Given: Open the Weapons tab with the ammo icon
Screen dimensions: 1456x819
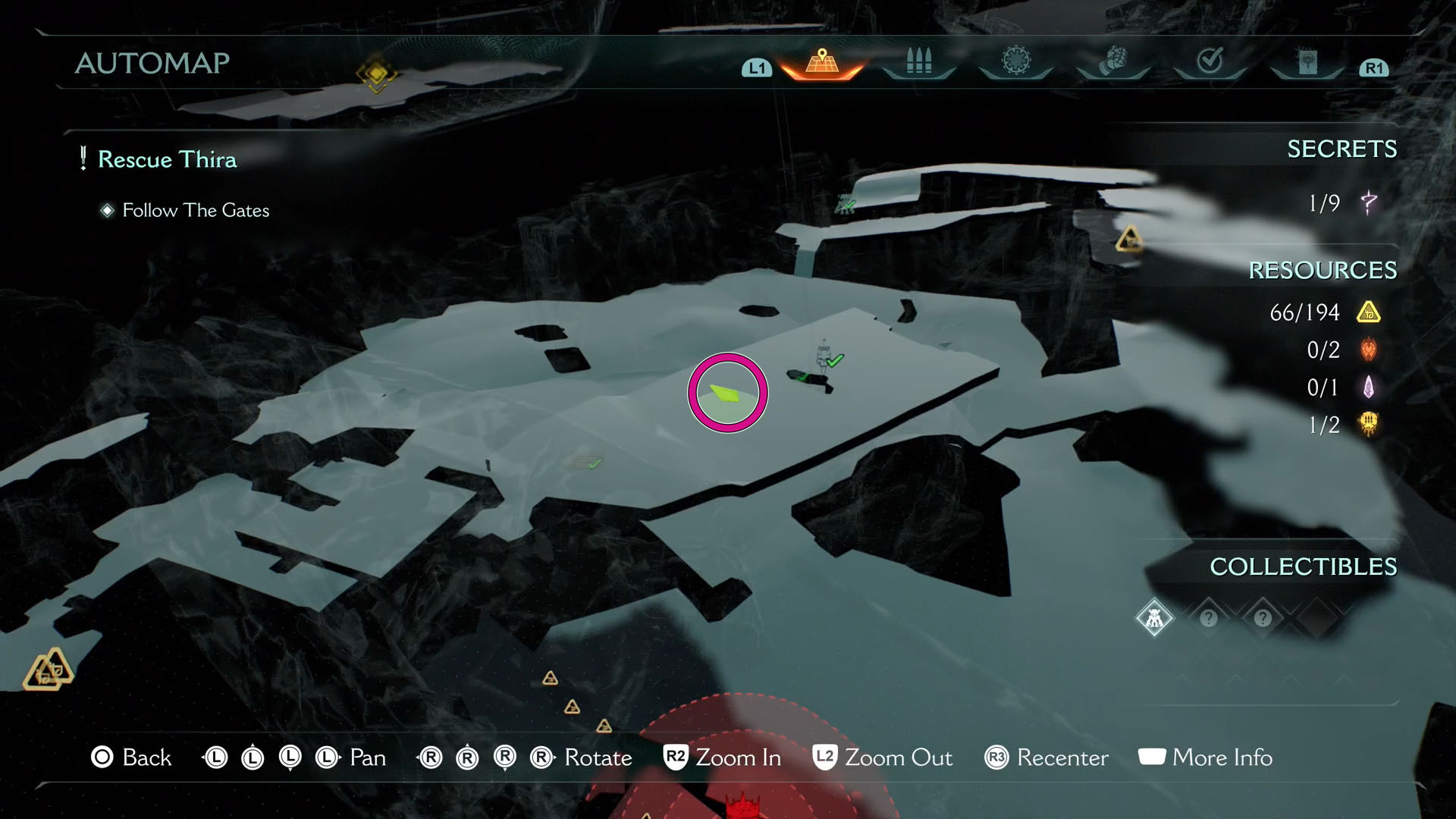Looking at the screenshot, I should (x=918, y=64).
